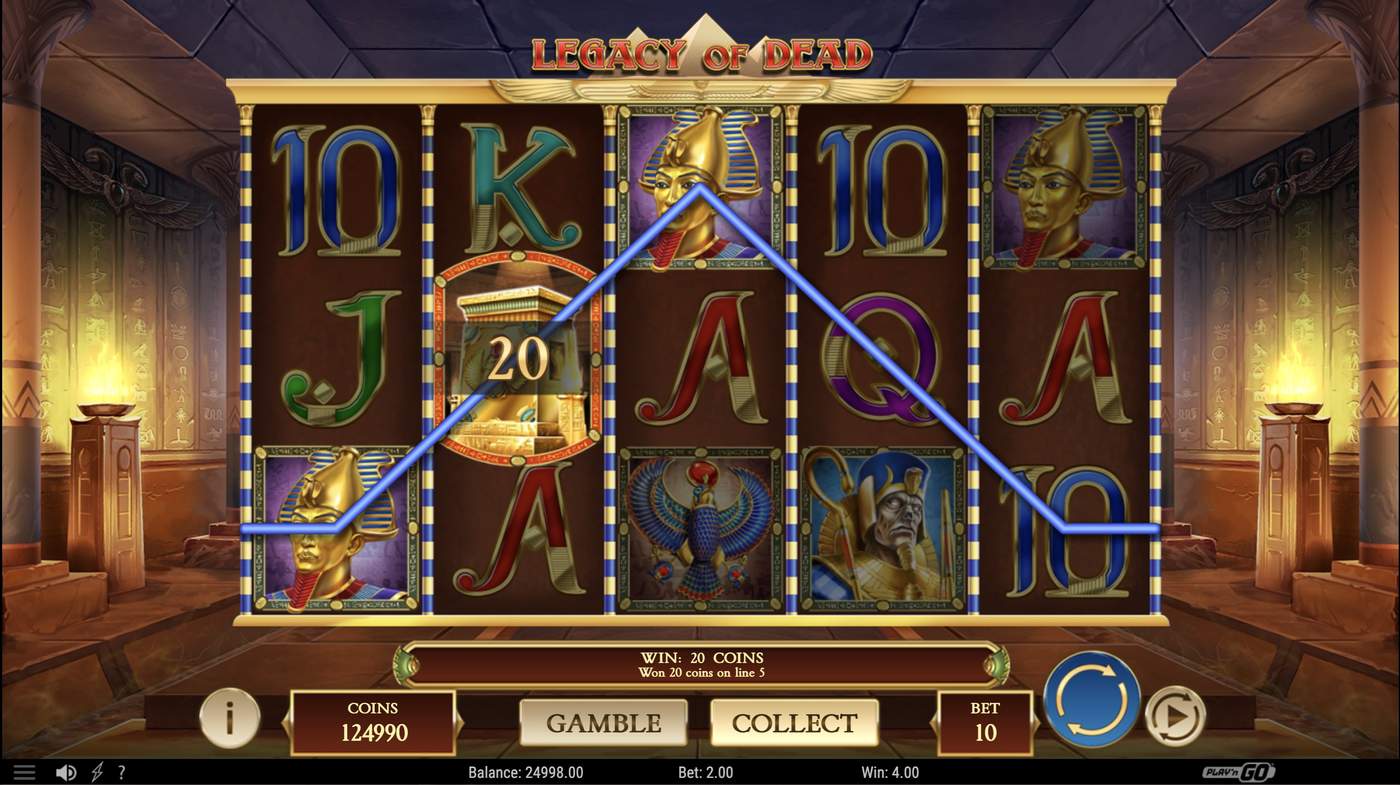Click the Play'n GO logo
Viewport: 1400px width, 785px height.
[x=1240, y=771]
